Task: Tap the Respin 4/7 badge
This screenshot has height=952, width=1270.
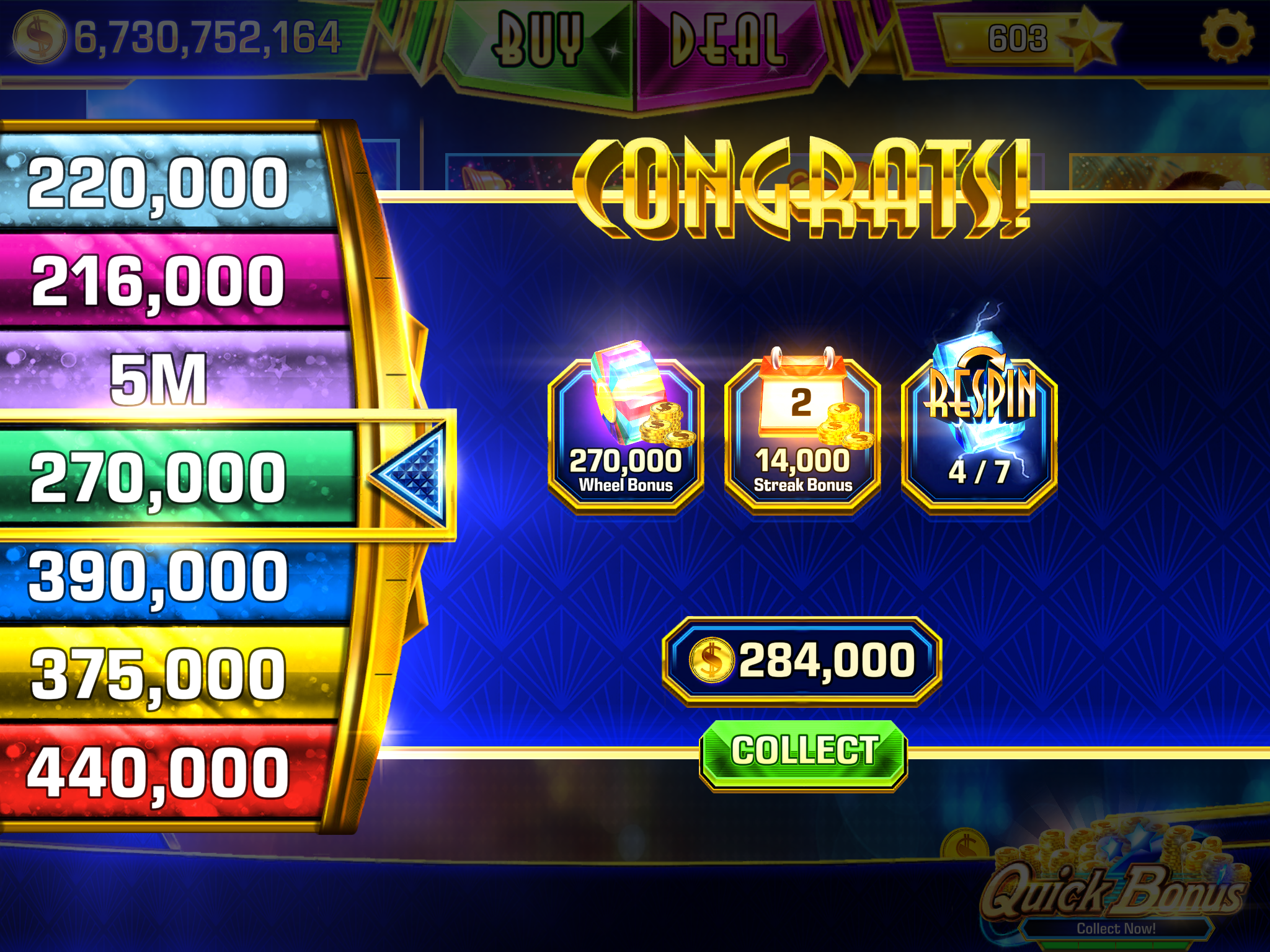Action: (x=979, y=434)
